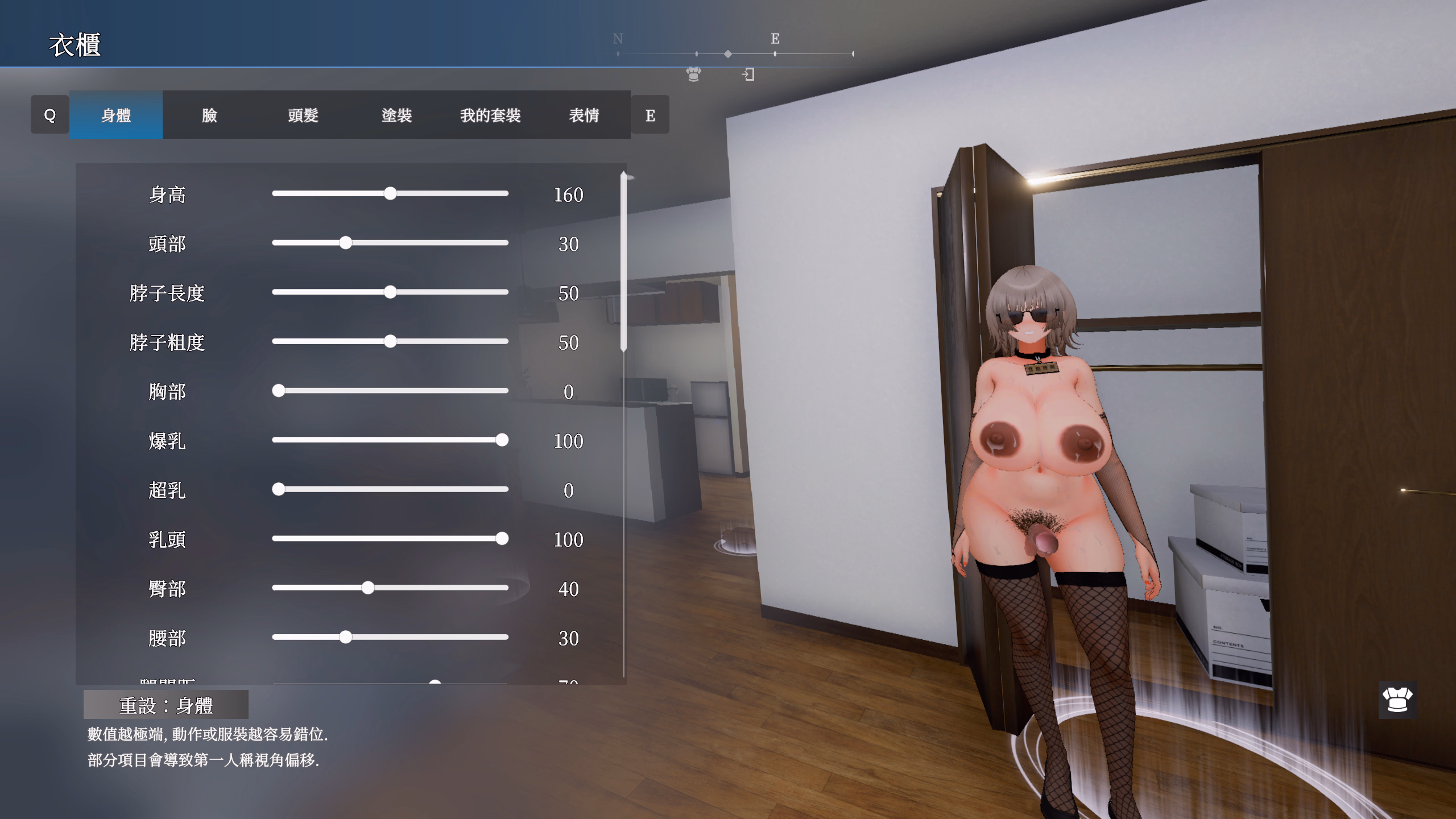The height and width of the screenshot is (819, 1456).
Task: Switch to the 身體 body tab
Action: tap(116, 115)
